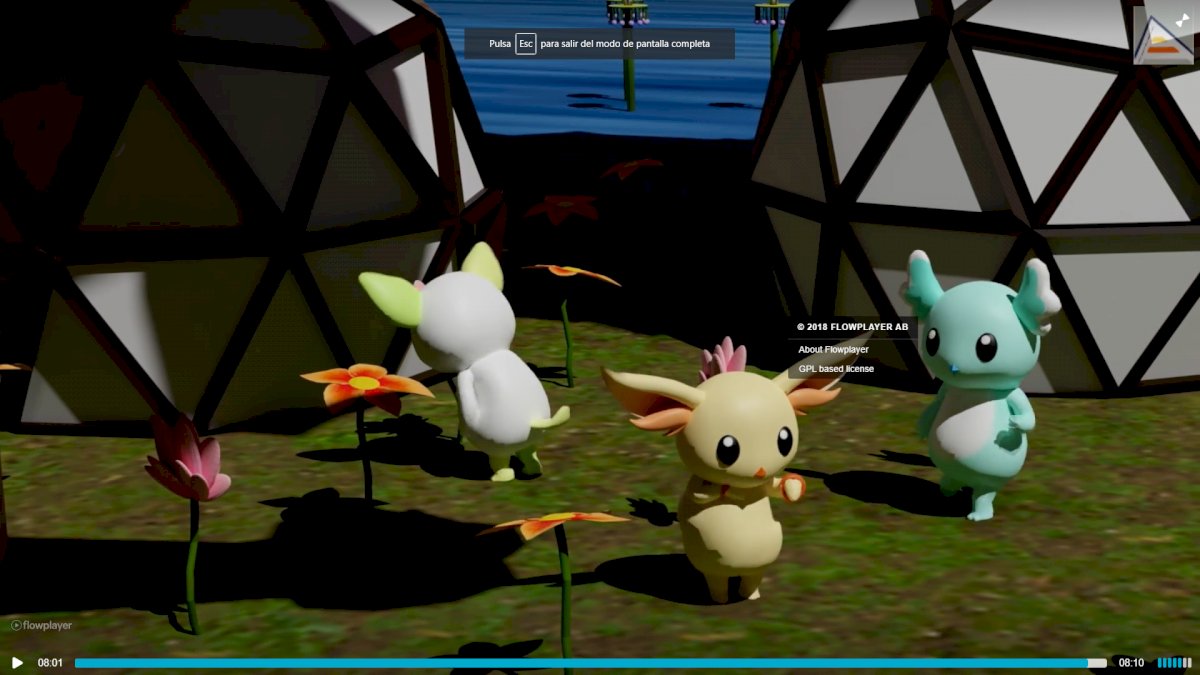The width and height of the screenshot is (1200, 675).
Task: Seek along the blue video progress bar
Action: [x=590, y=663]
